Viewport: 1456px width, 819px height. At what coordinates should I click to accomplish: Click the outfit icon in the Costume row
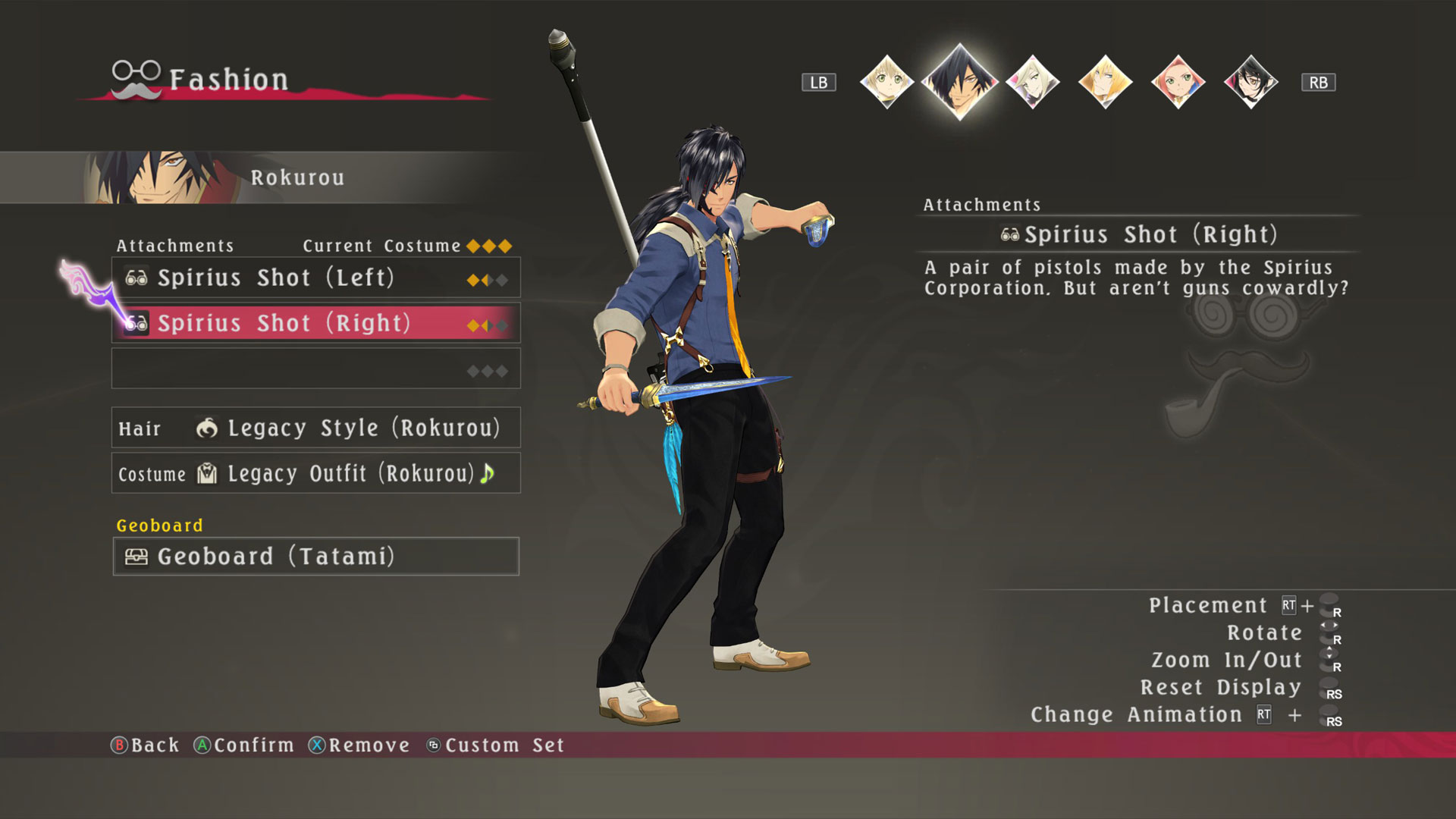coord(206,473)
